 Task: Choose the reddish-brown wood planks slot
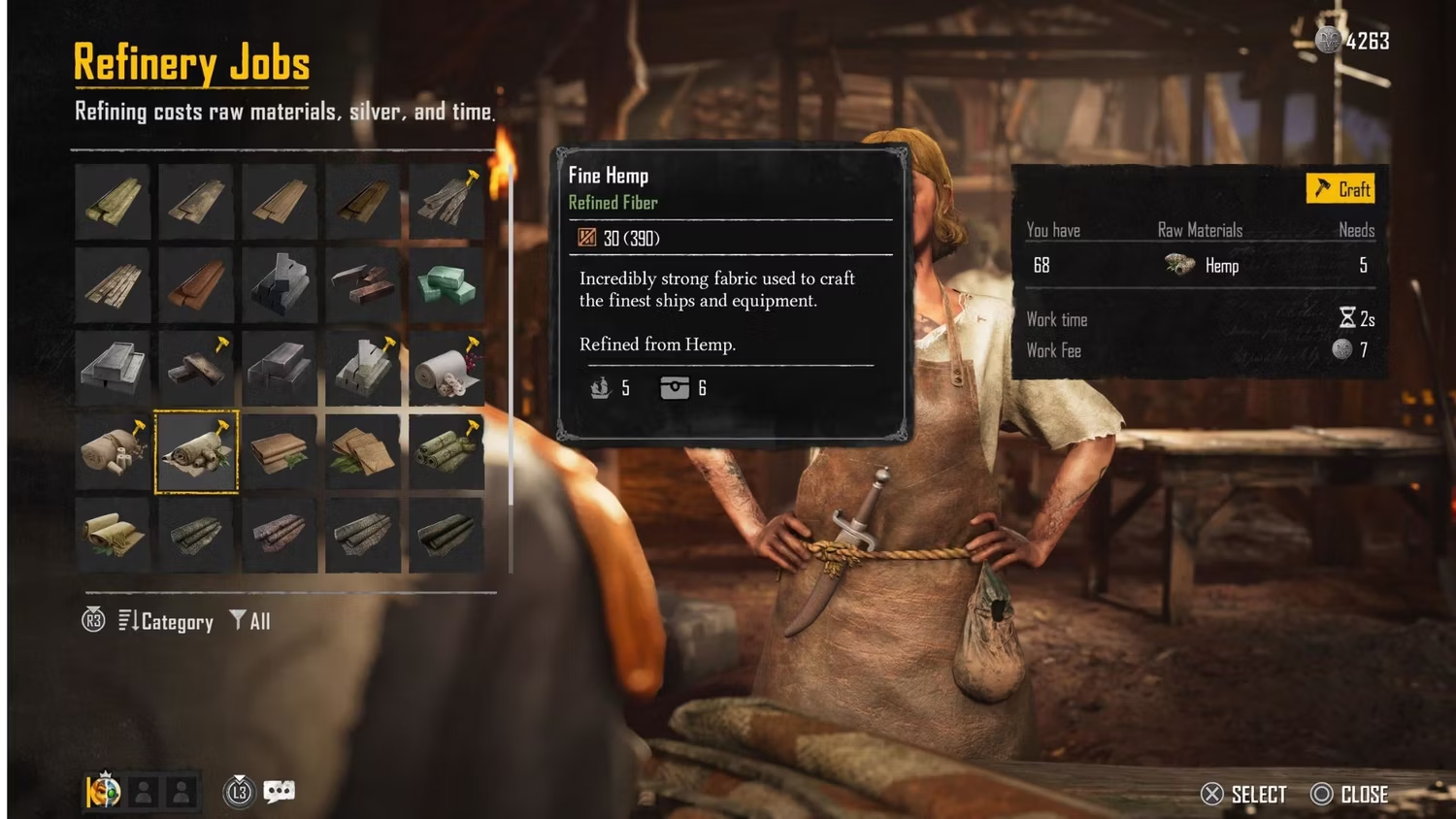click(196, 284)
